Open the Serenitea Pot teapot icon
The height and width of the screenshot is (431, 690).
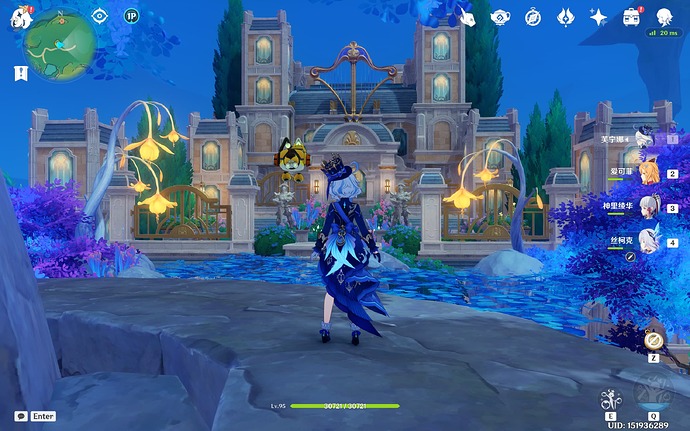(500, 17)
